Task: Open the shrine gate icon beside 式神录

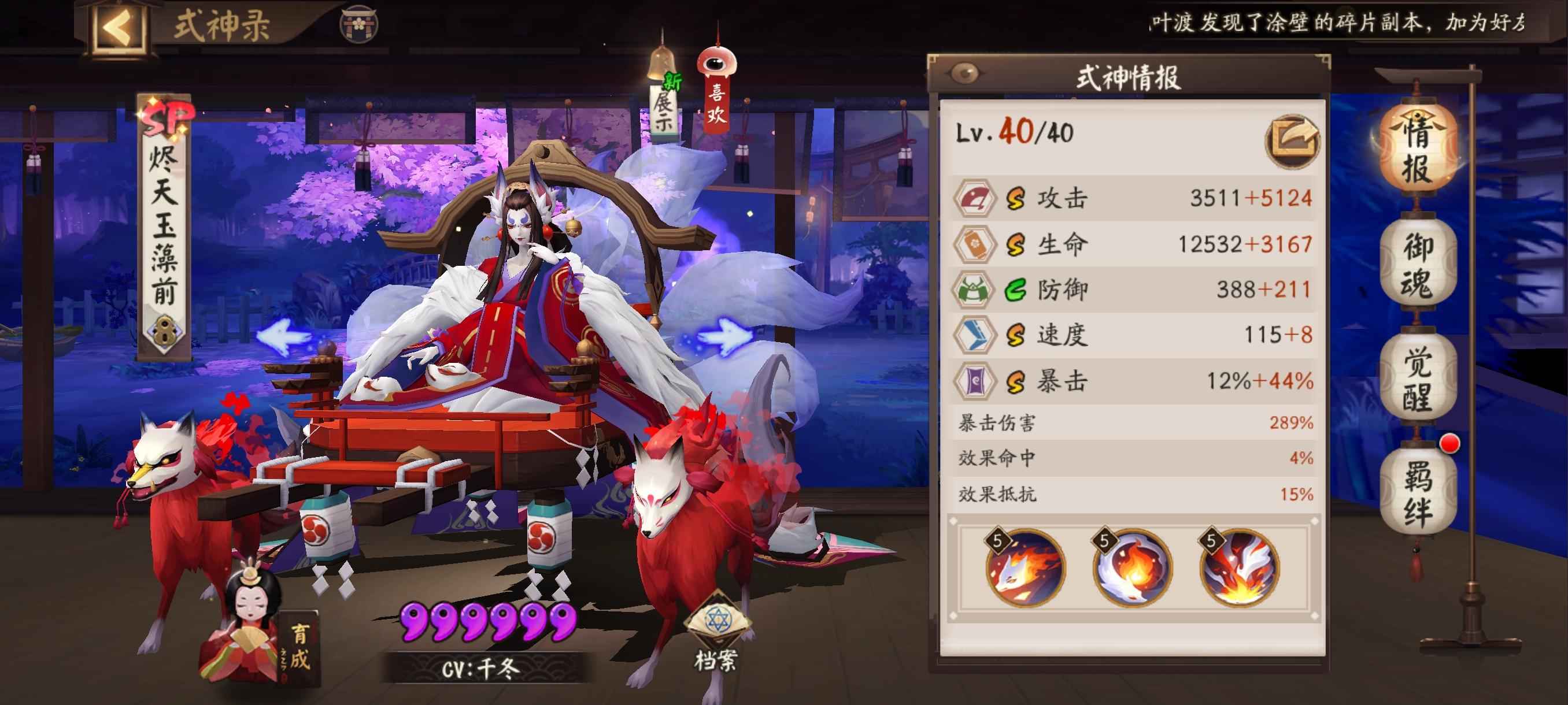Action: pos(358,24)
